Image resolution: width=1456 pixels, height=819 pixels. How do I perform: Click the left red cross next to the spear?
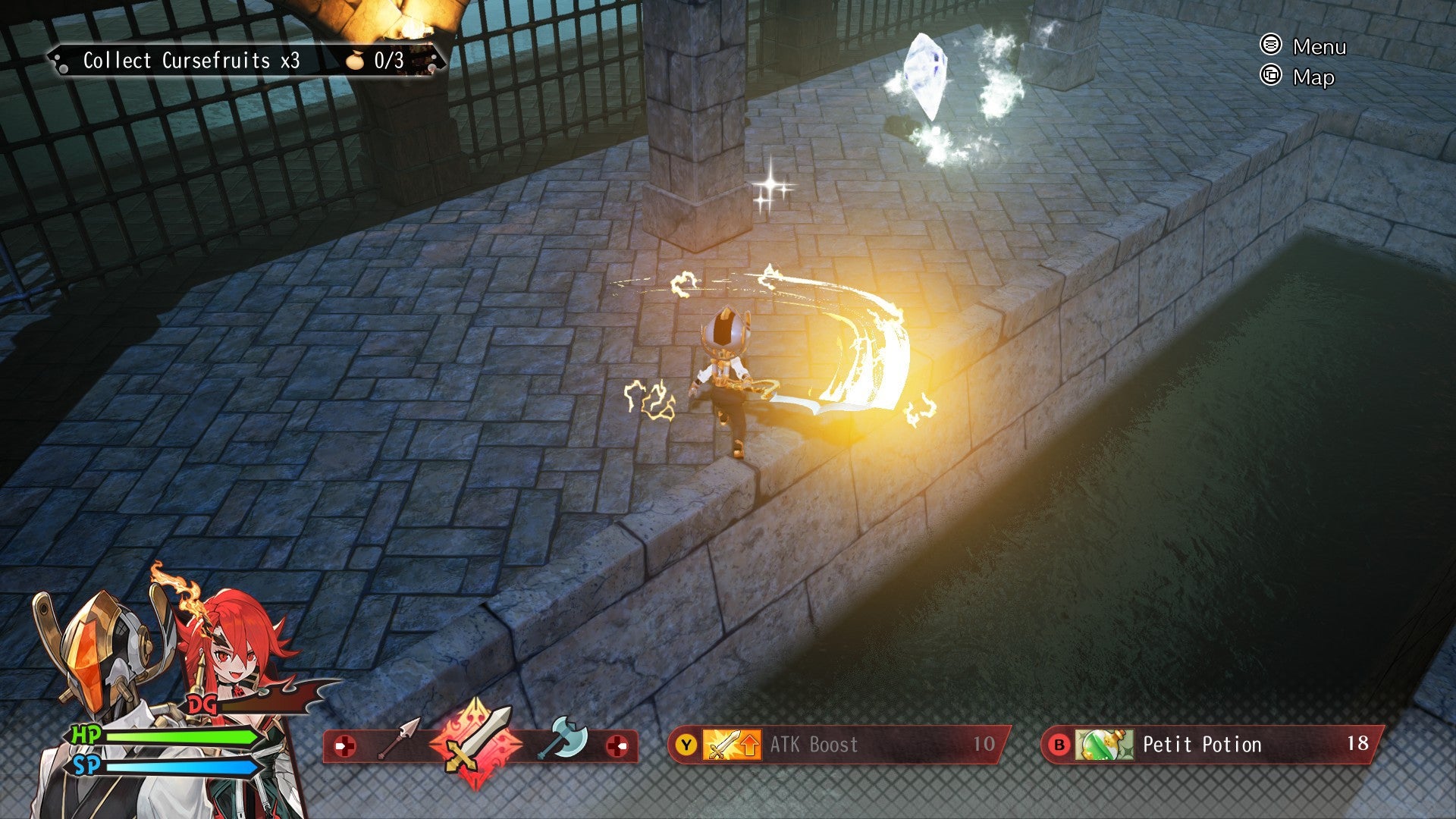[x=347, y=745]
